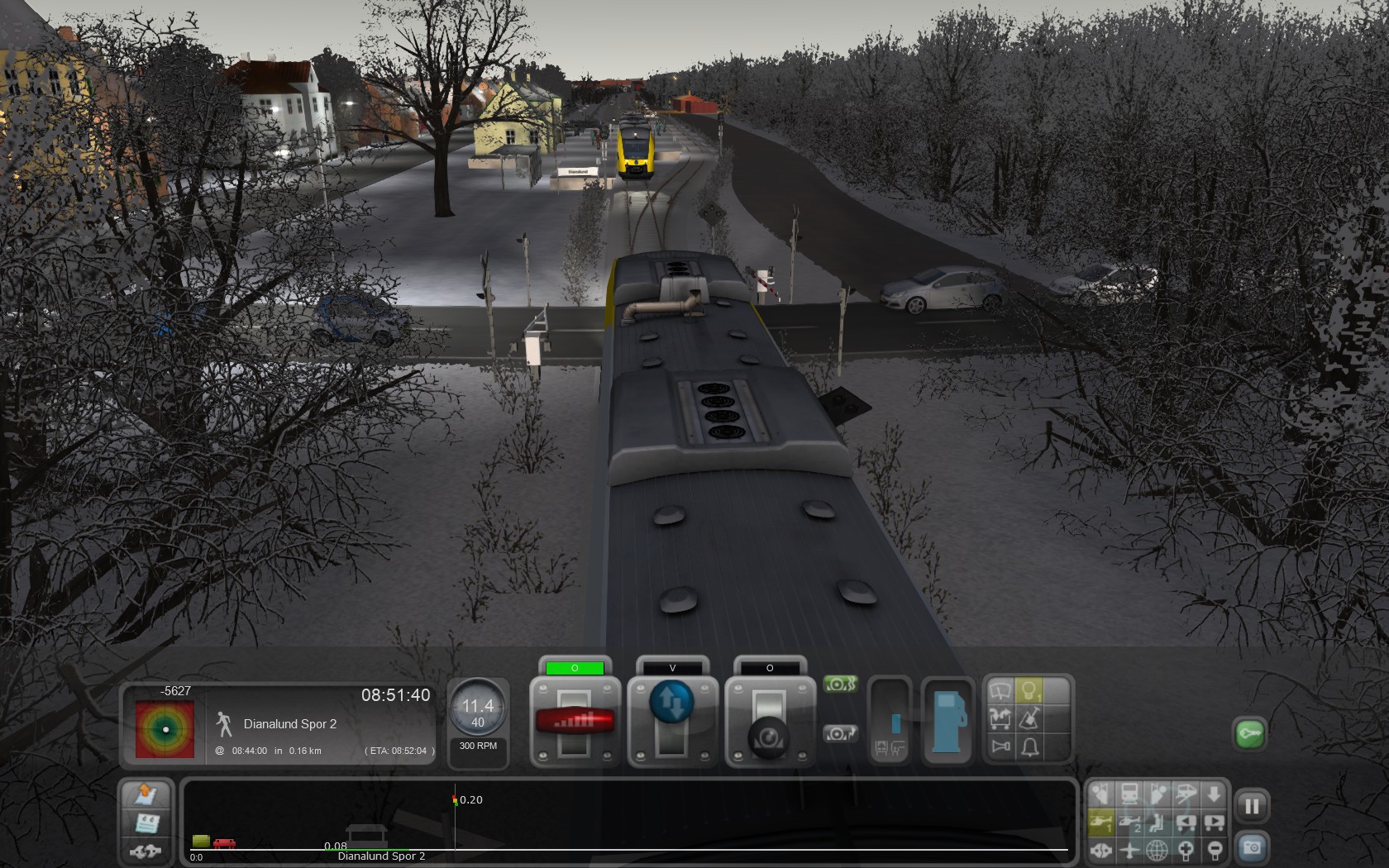The height and width of the screenshot is (868, 1389).
Task: Take a screenshot with the camera button
Action: [x=1252, y=848]
